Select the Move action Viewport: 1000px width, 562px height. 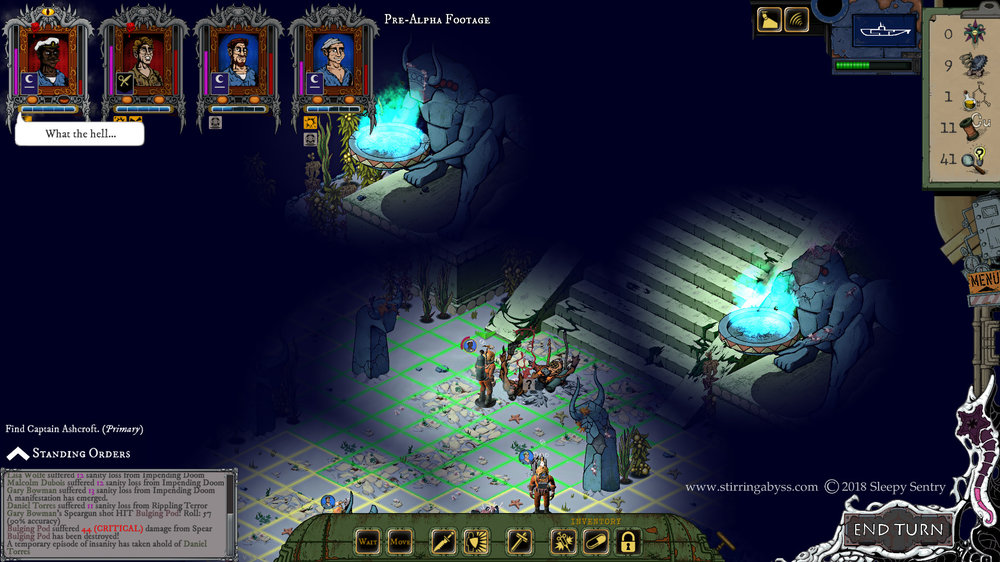(400, 541)
